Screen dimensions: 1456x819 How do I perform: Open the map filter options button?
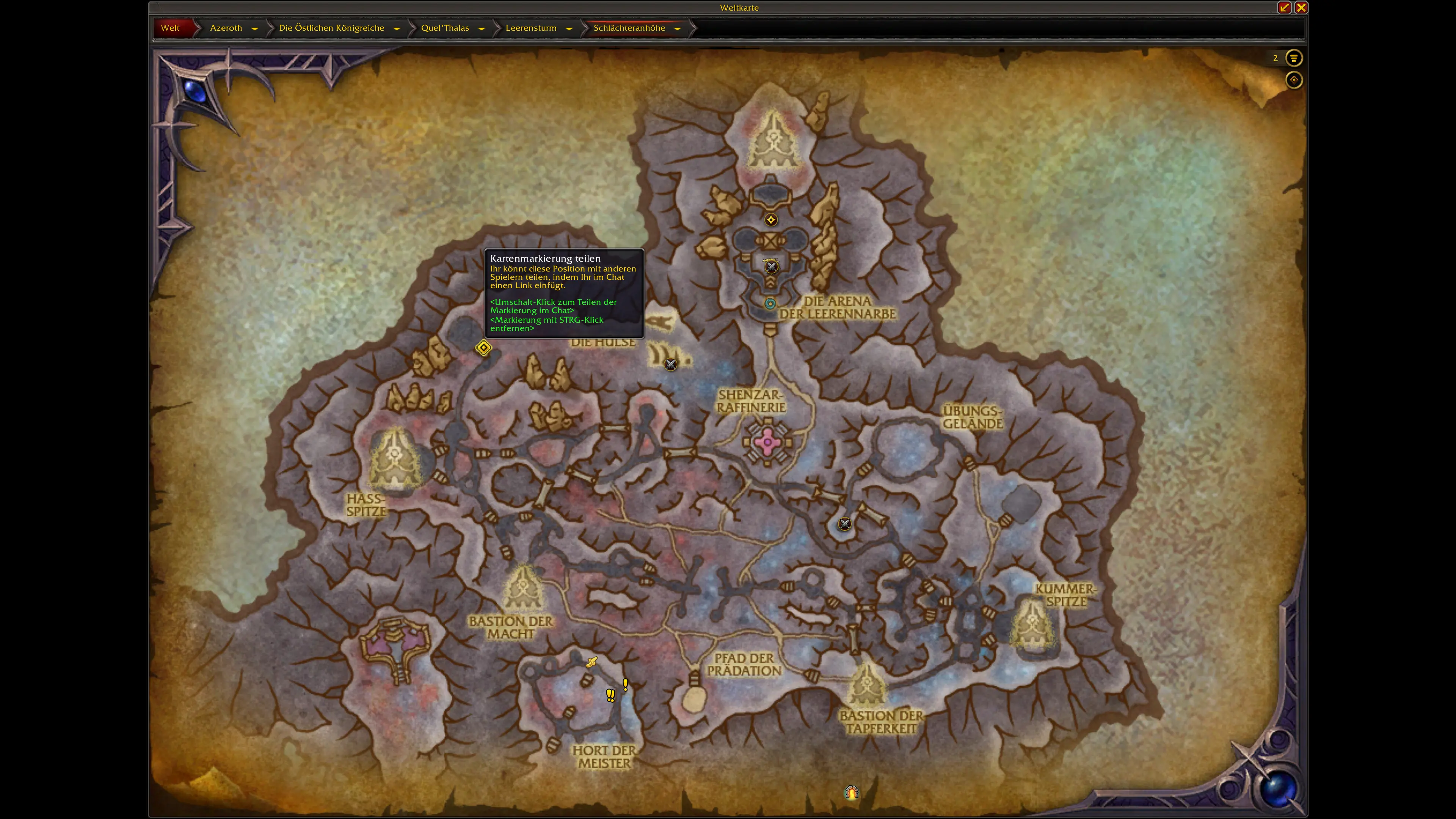click(1294, 58)
